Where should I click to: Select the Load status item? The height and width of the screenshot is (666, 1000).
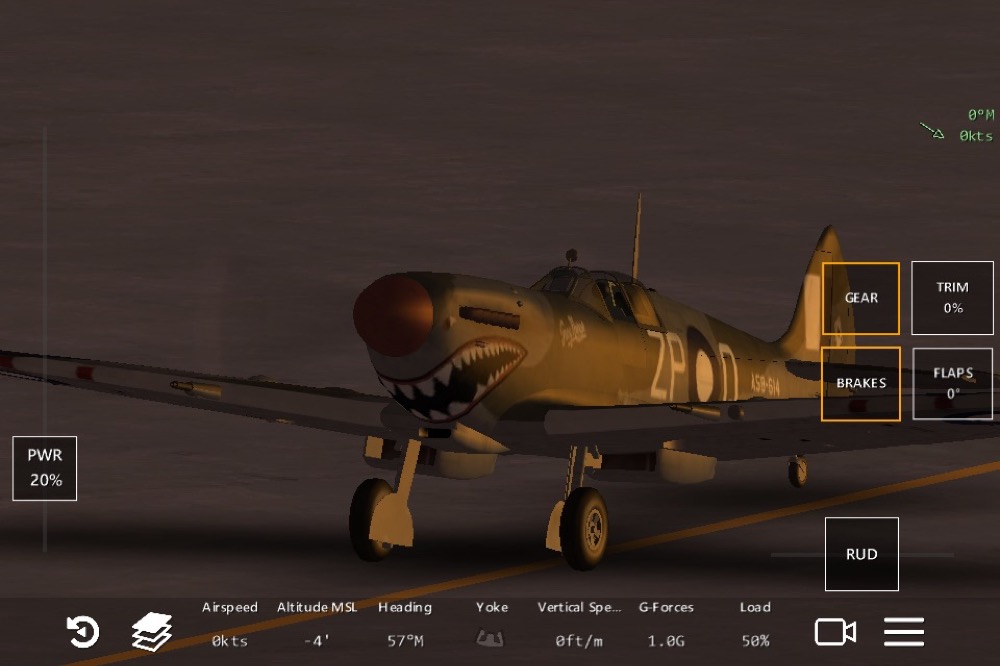(x=755, y=624)
